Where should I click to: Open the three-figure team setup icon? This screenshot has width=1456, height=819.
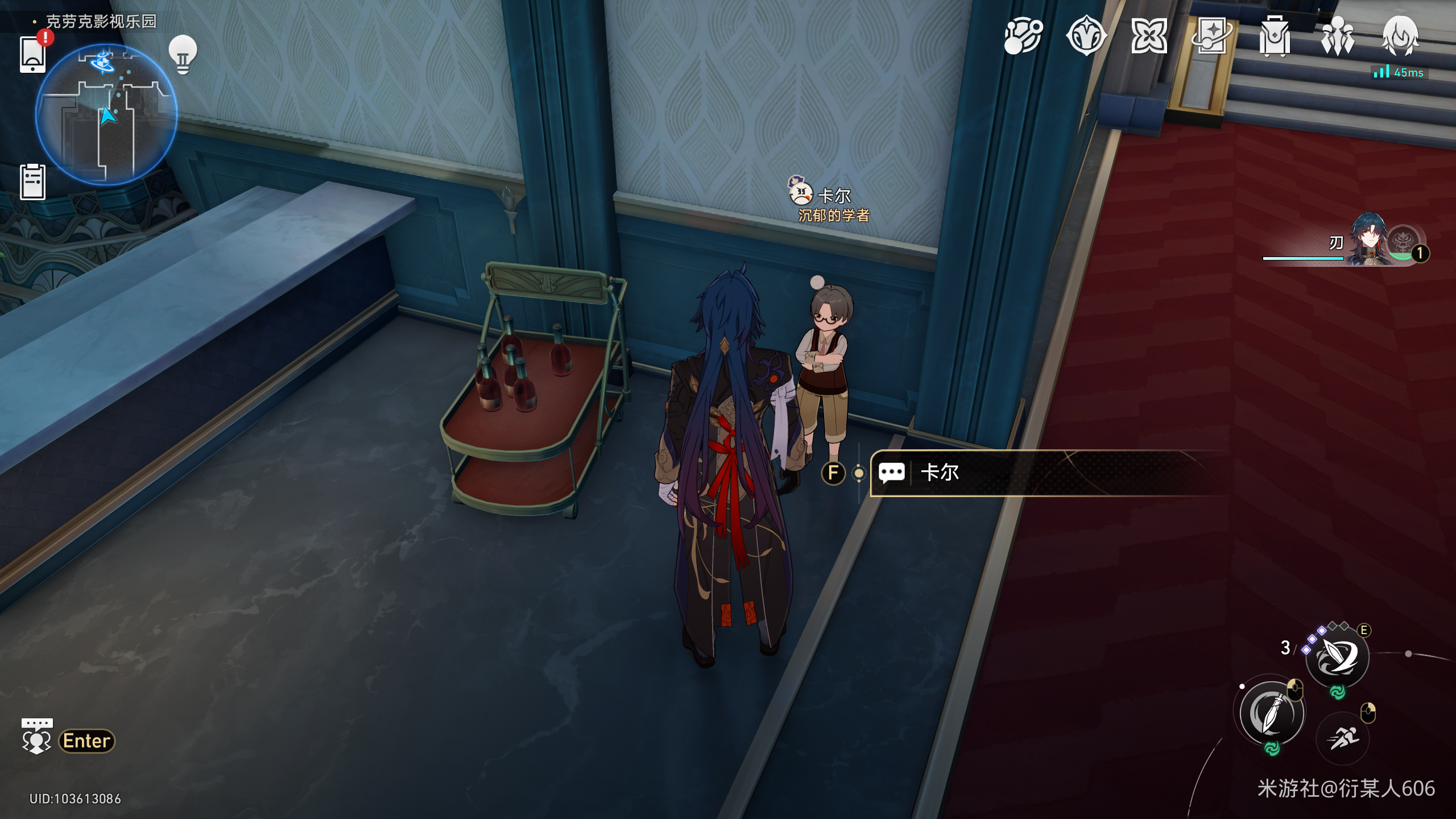1337,36
